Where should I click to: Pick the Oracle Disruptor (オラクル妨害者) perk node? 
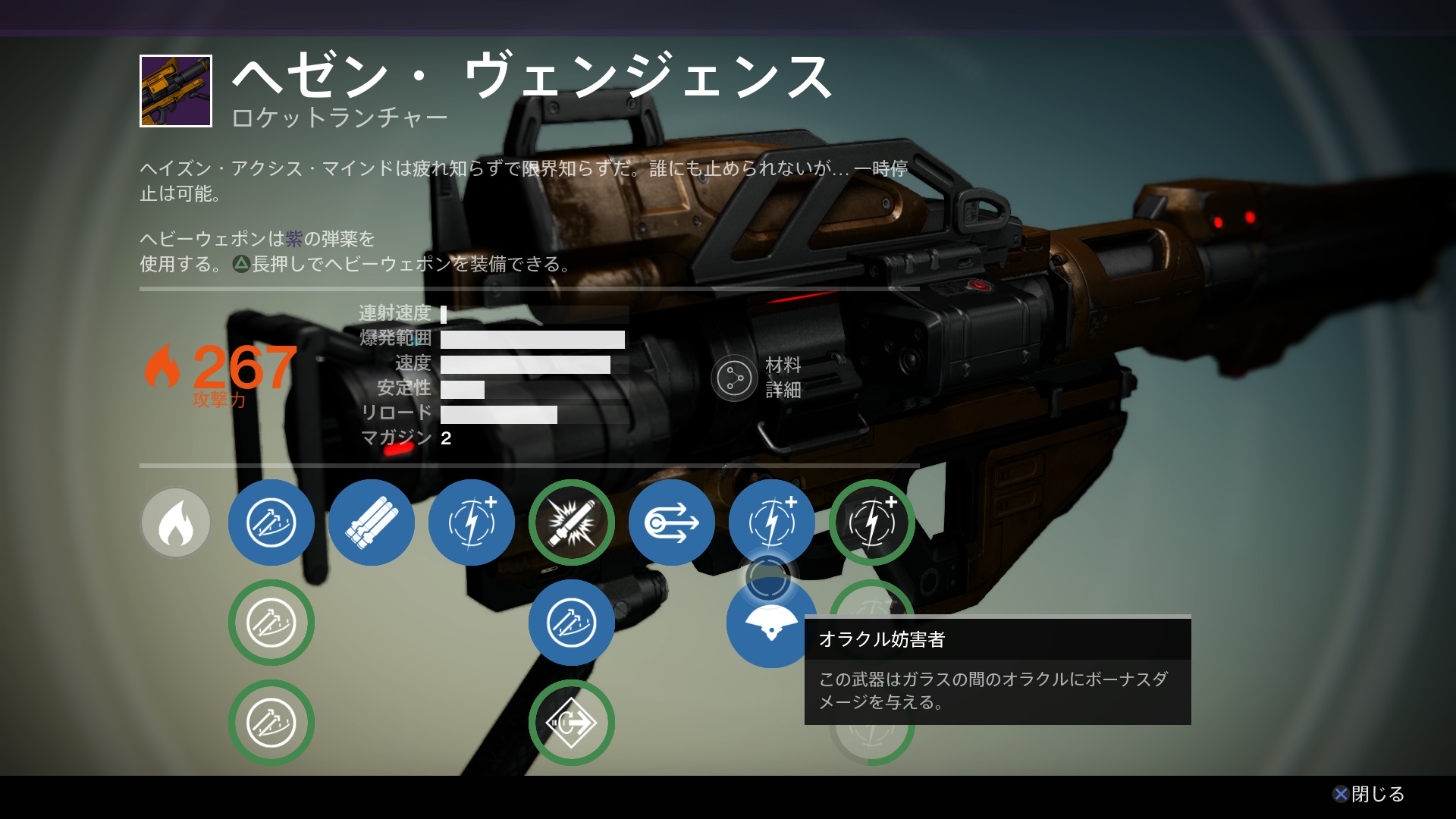(x=770, y=624)
